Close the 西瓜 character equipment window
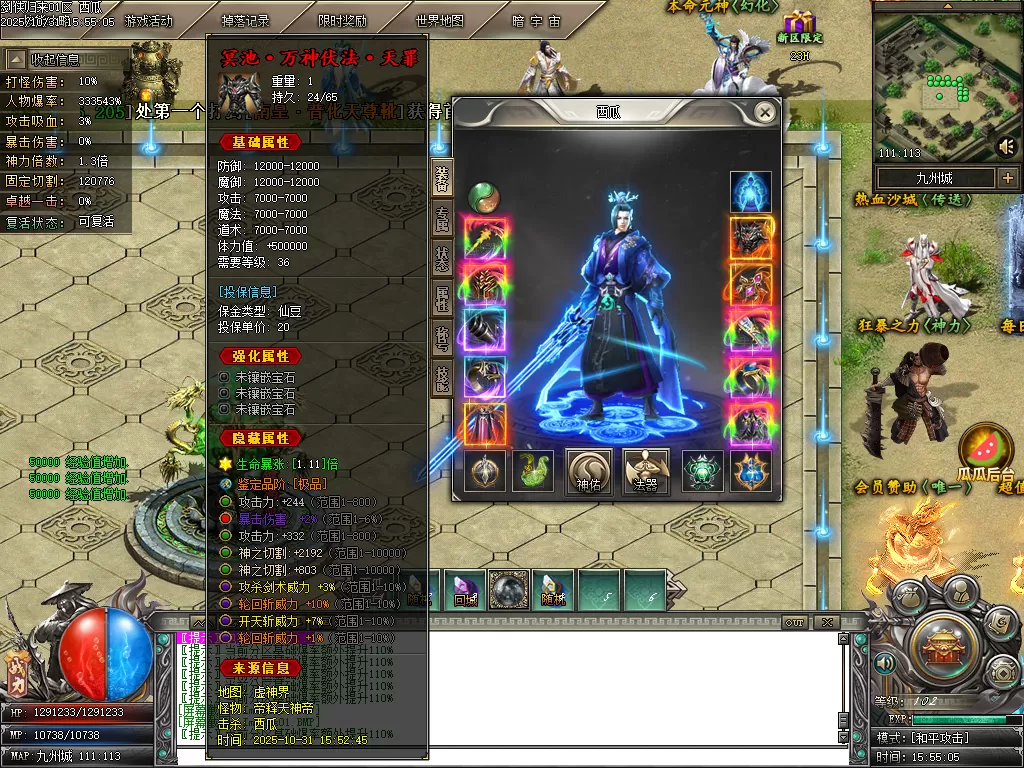This screenshot has width=1024, height=768. [765, 112]
